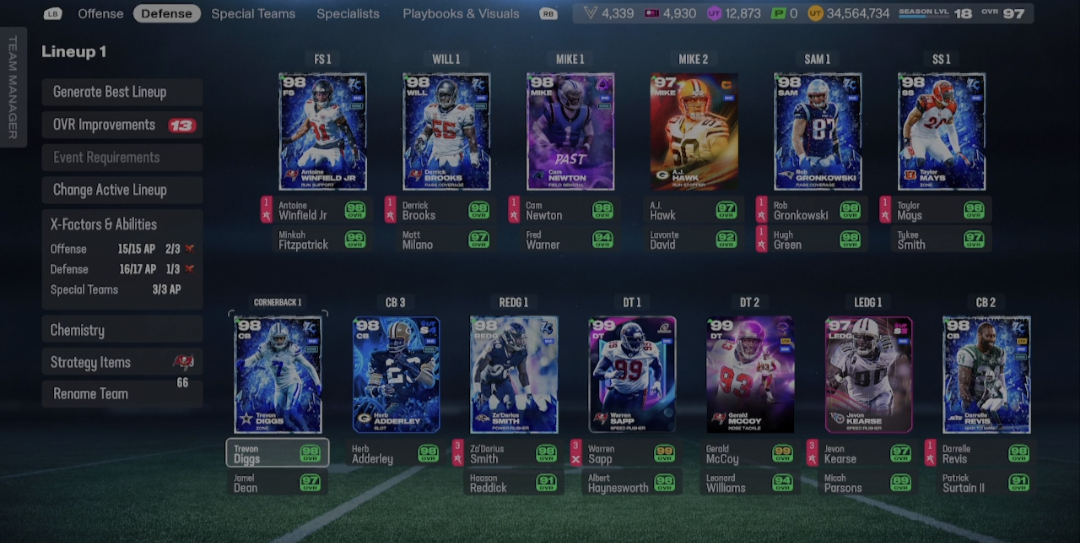Viewport: 1080px width, 543px height.
Task: Open the Special Teams tab
Action: (x=253, y=14)
